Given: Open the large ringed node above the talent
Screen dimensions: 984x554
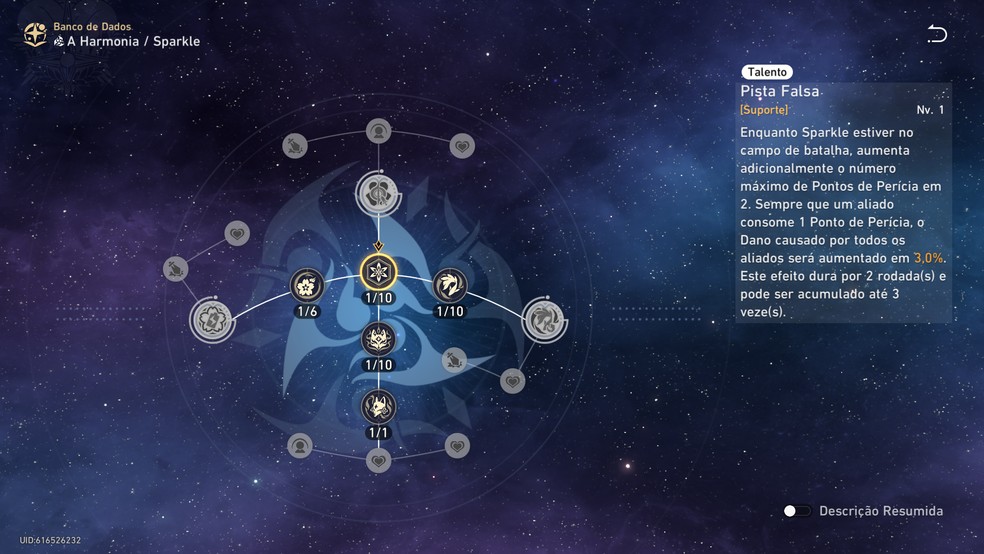Looking at the screenshot, I should pyautogui.click(x=378, y=191).
